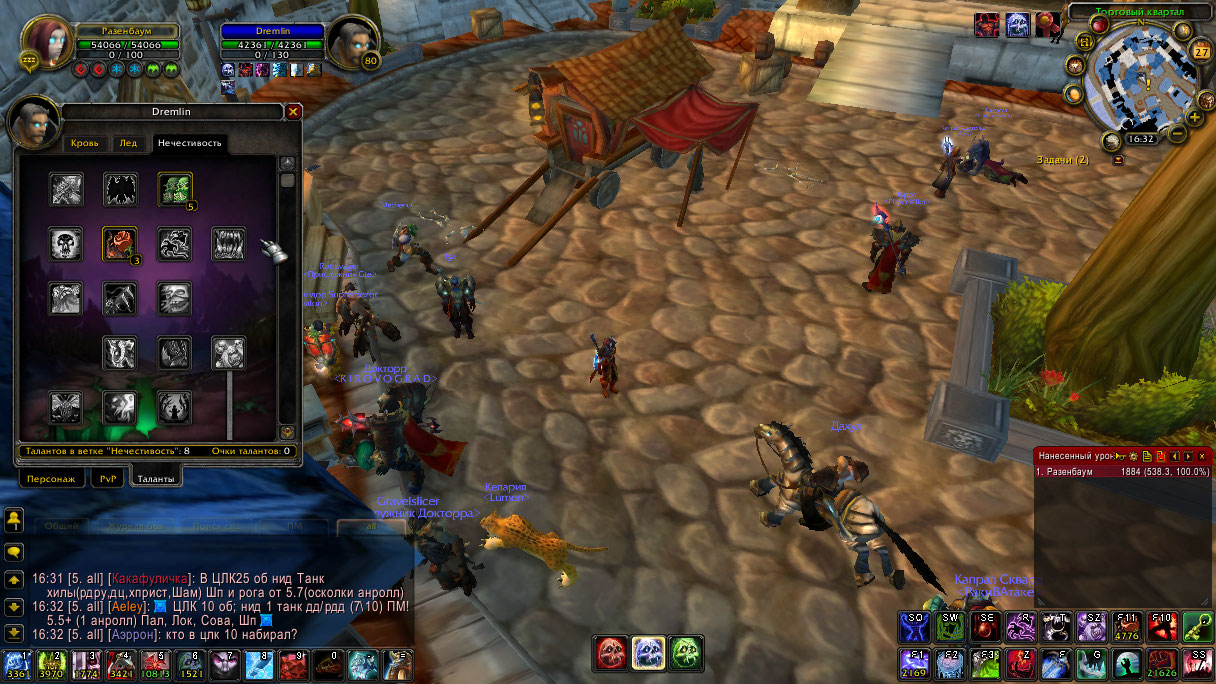Collapse the Задачи (2) objectives tracker
1216x684 pixels.
tap(1118, 160)
